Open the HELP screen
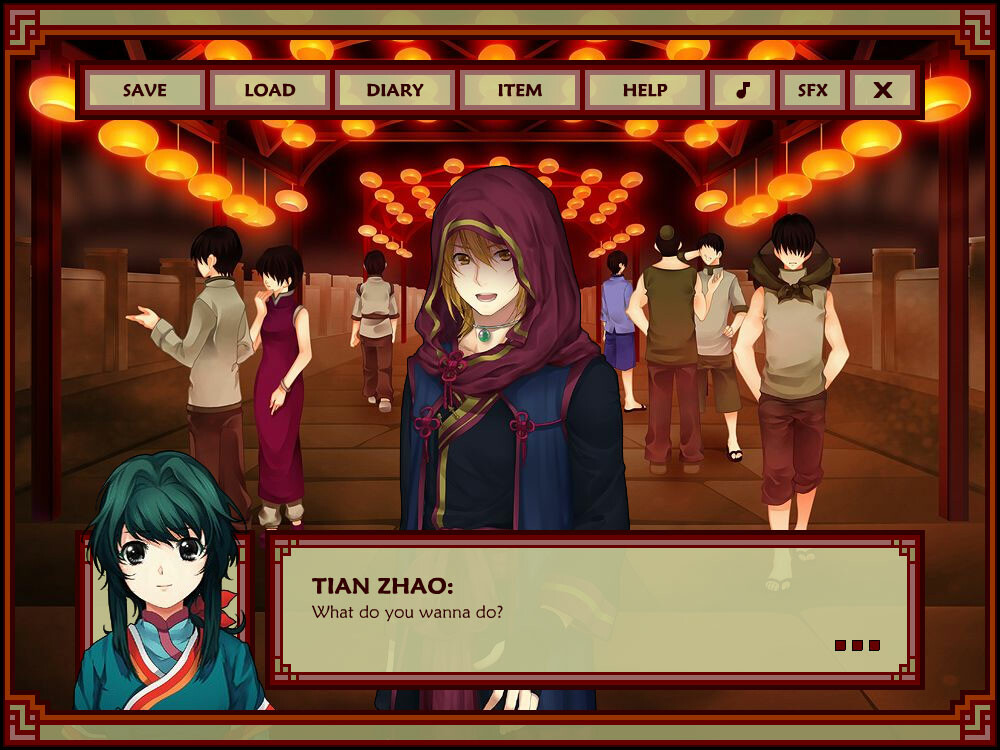Image resolution: width=1000 pixels, height=750 pixels. [x=645, y=90]
